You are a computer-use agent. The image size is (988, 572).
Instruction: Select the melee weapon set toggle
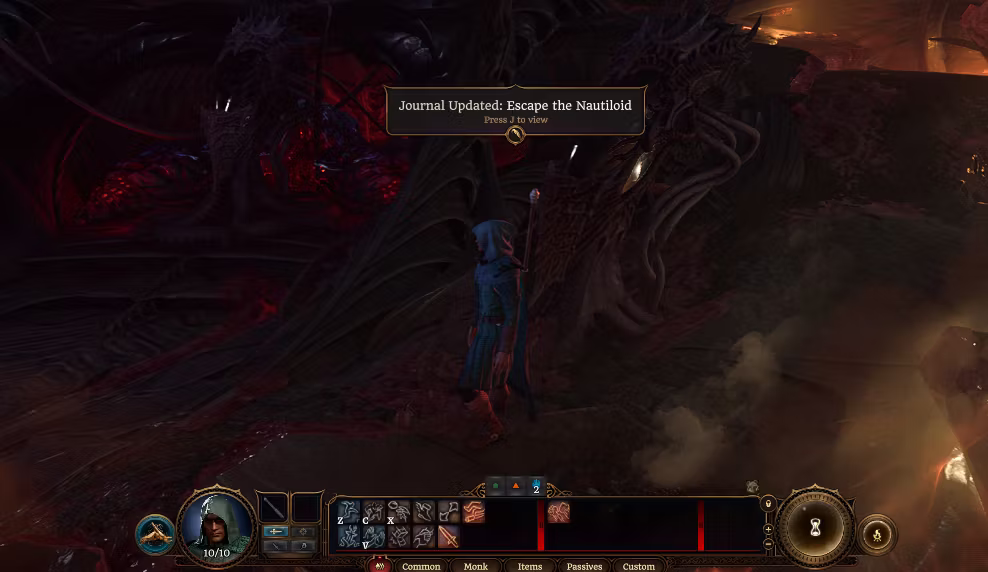point(275,531)
